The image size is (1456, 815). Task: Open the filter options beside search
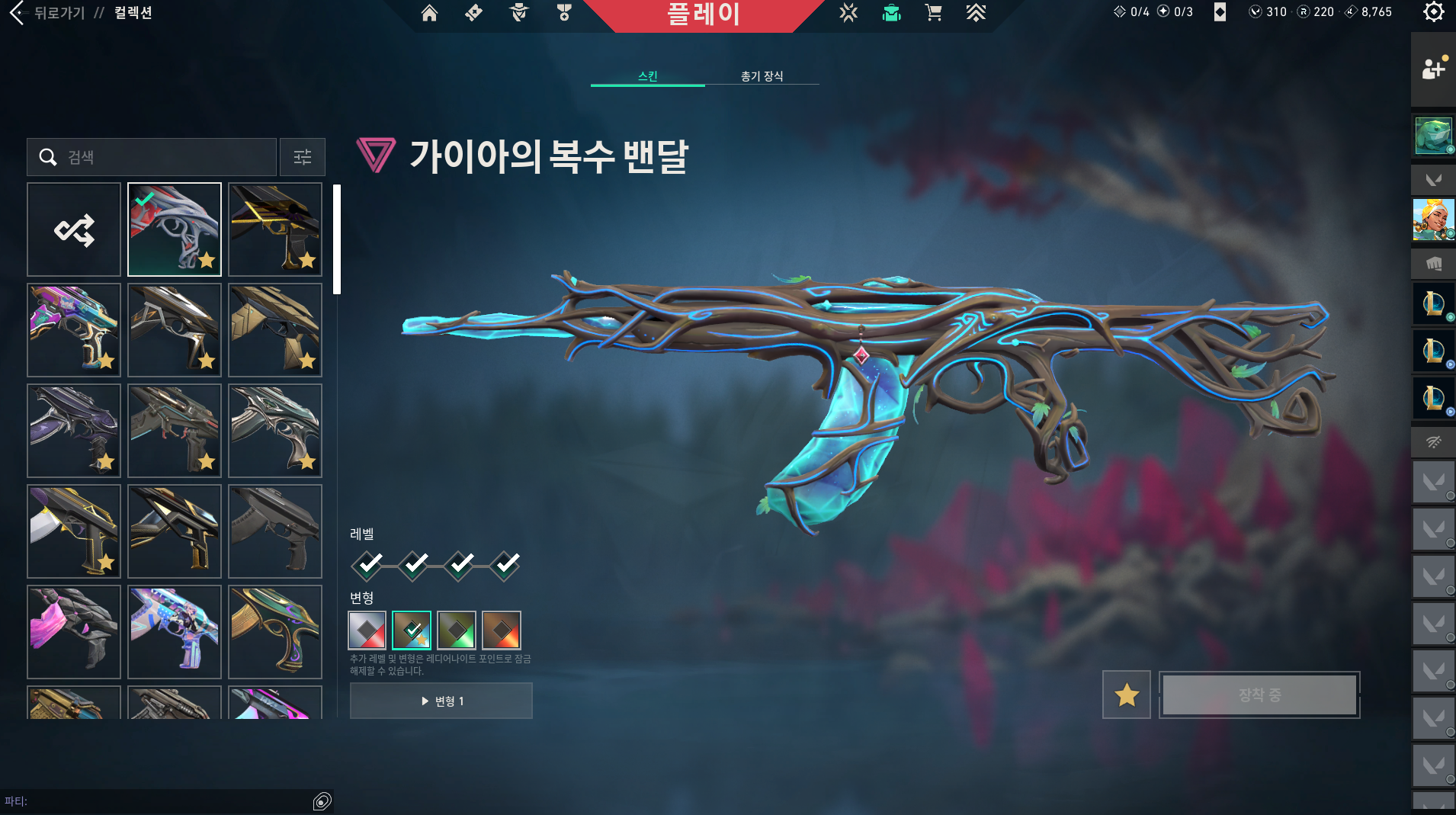[x=303, y=157]
